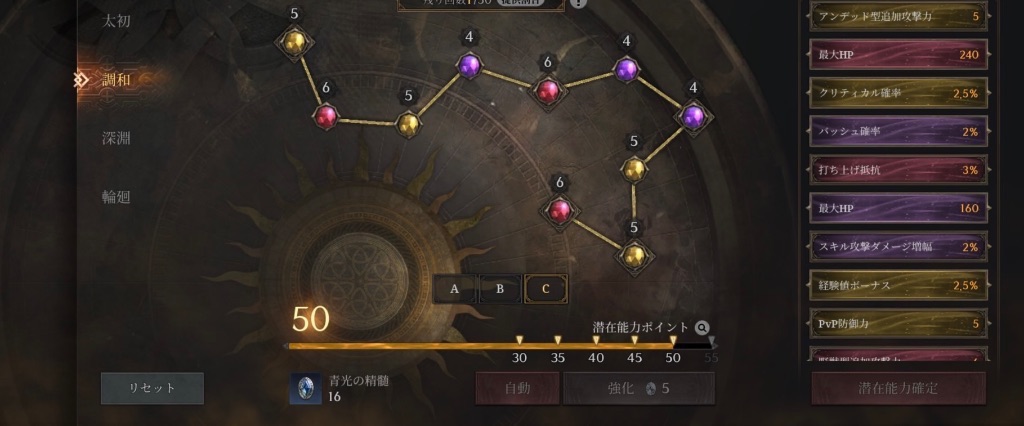Choose preset A
The width and height of the screenshot is (1024, 426).
(x=455, y=289)
